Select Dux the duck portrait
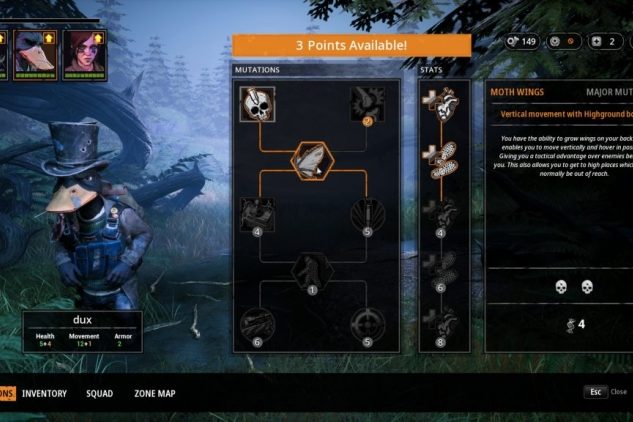The height and width of the screenshot is (422, 633). tap(38, 50)
